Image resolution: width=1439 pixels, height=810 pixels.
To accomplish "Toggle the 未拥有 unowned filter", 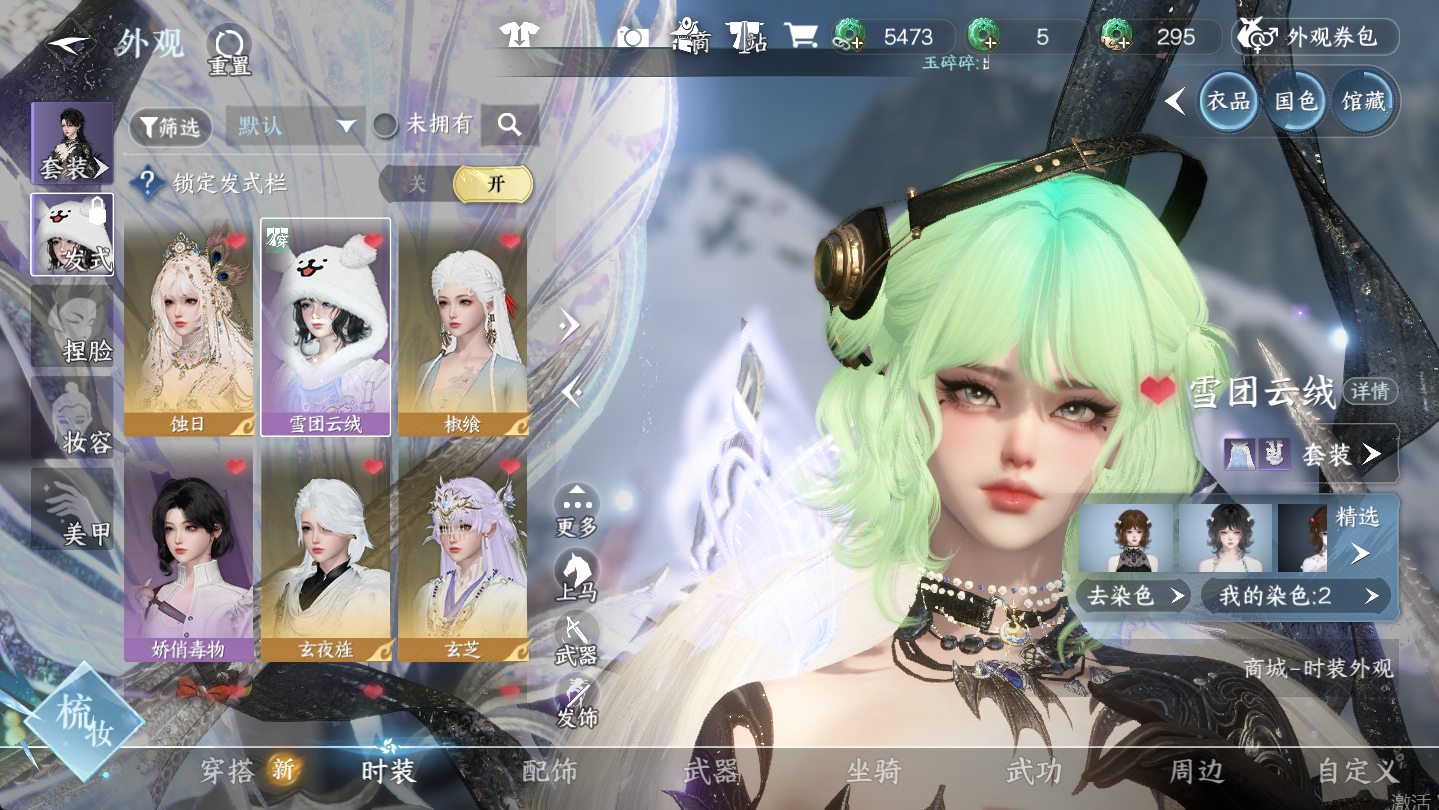I will coord(386,125).
